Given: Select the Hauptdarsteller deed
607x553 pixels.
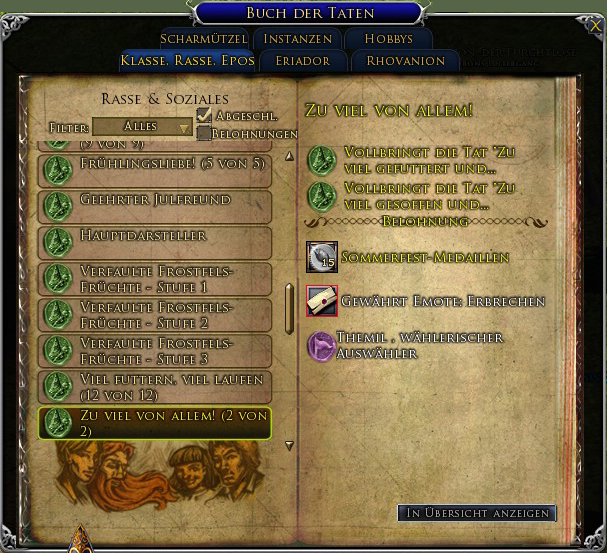Looking at the screenshot, I should point(155,243).
